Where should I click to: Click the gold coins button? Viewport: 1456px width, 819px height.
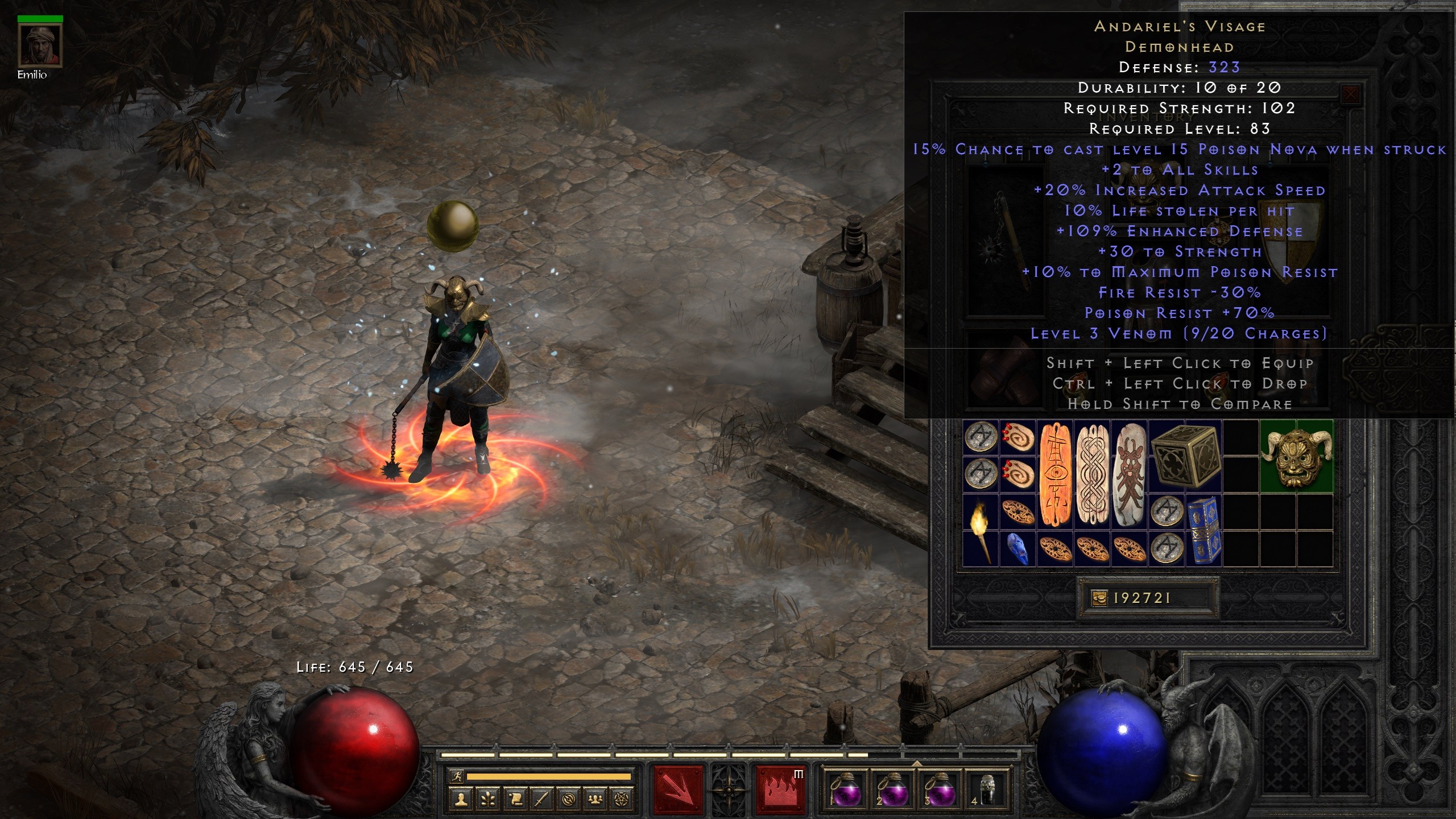pos(1100,598)
